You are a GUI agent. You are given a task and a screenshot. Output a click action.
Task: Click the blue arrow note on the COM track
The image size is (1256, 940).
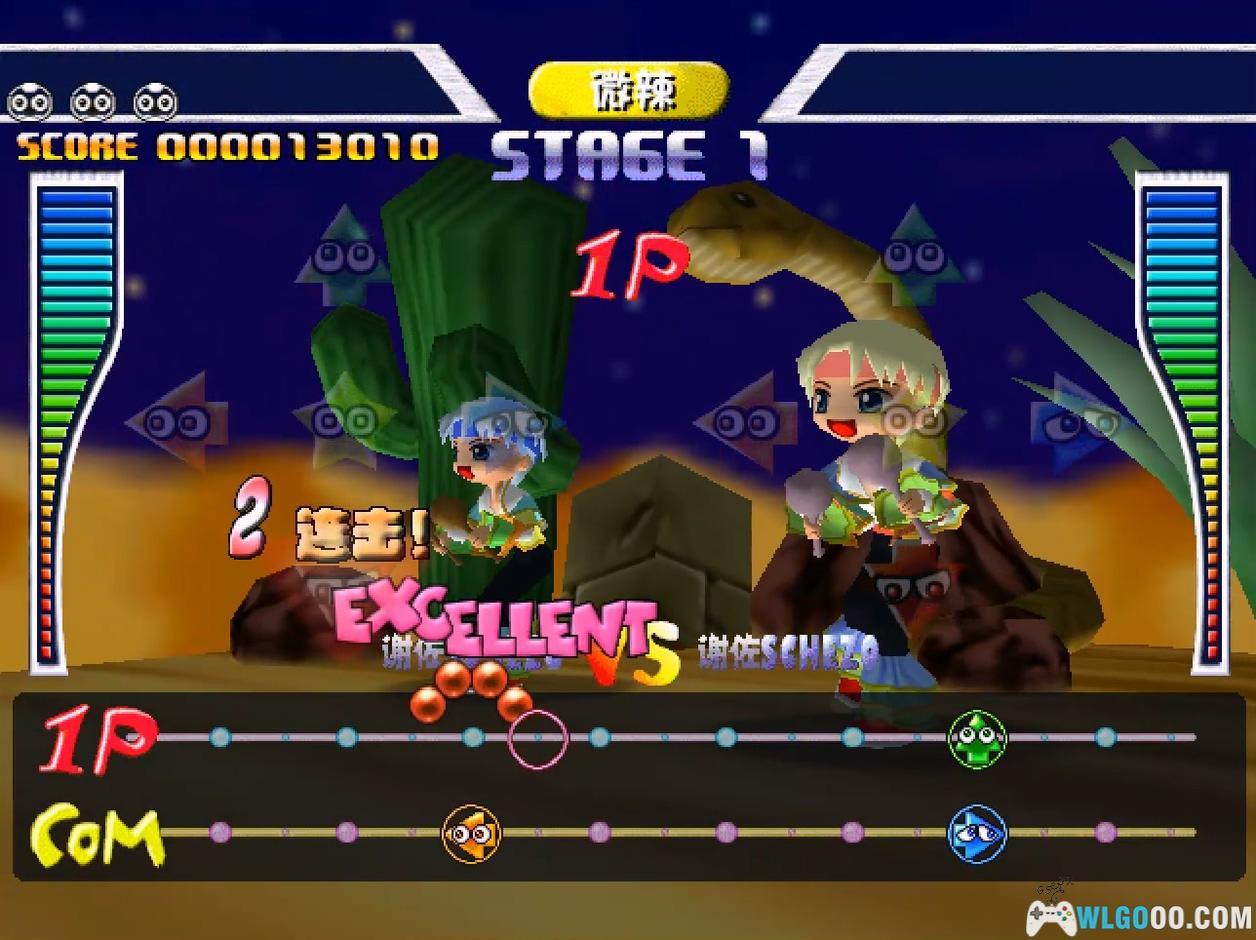[x=977, y=833]
